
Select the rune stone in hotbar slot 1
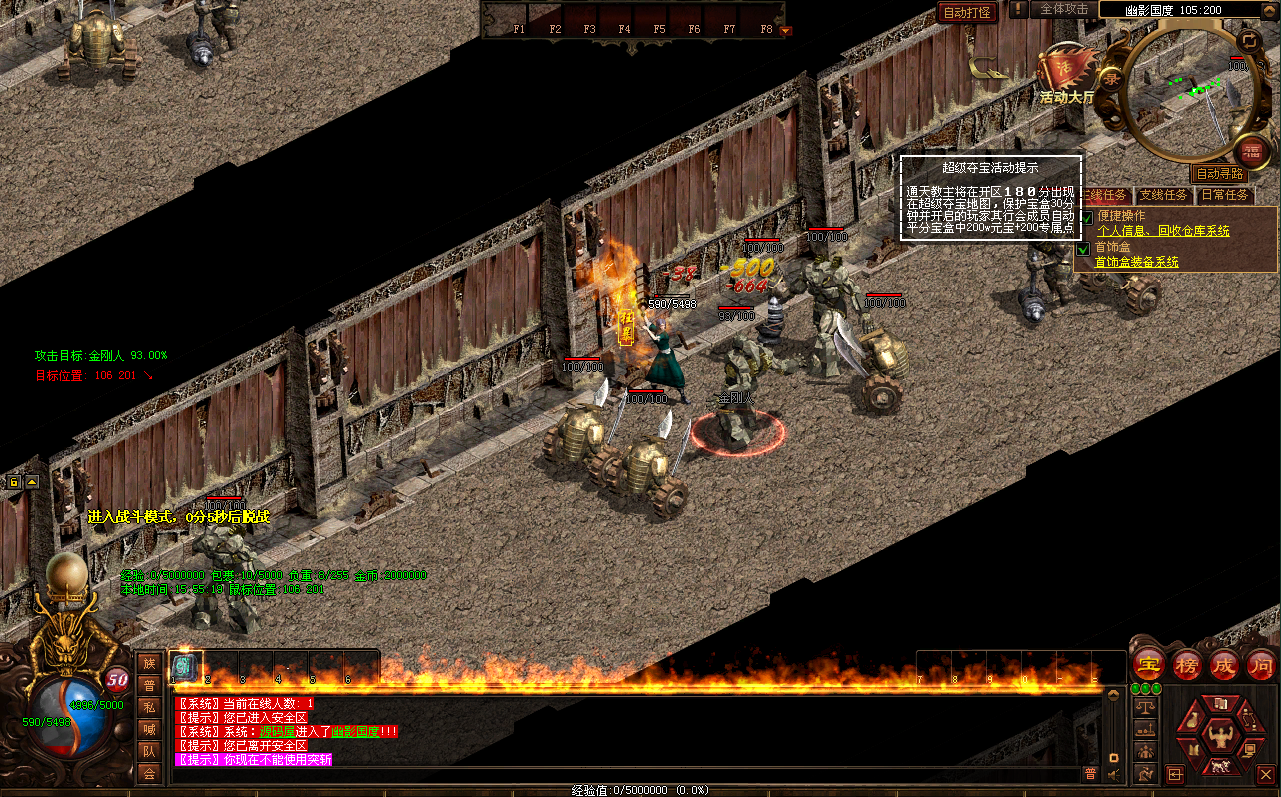[185, 667]
